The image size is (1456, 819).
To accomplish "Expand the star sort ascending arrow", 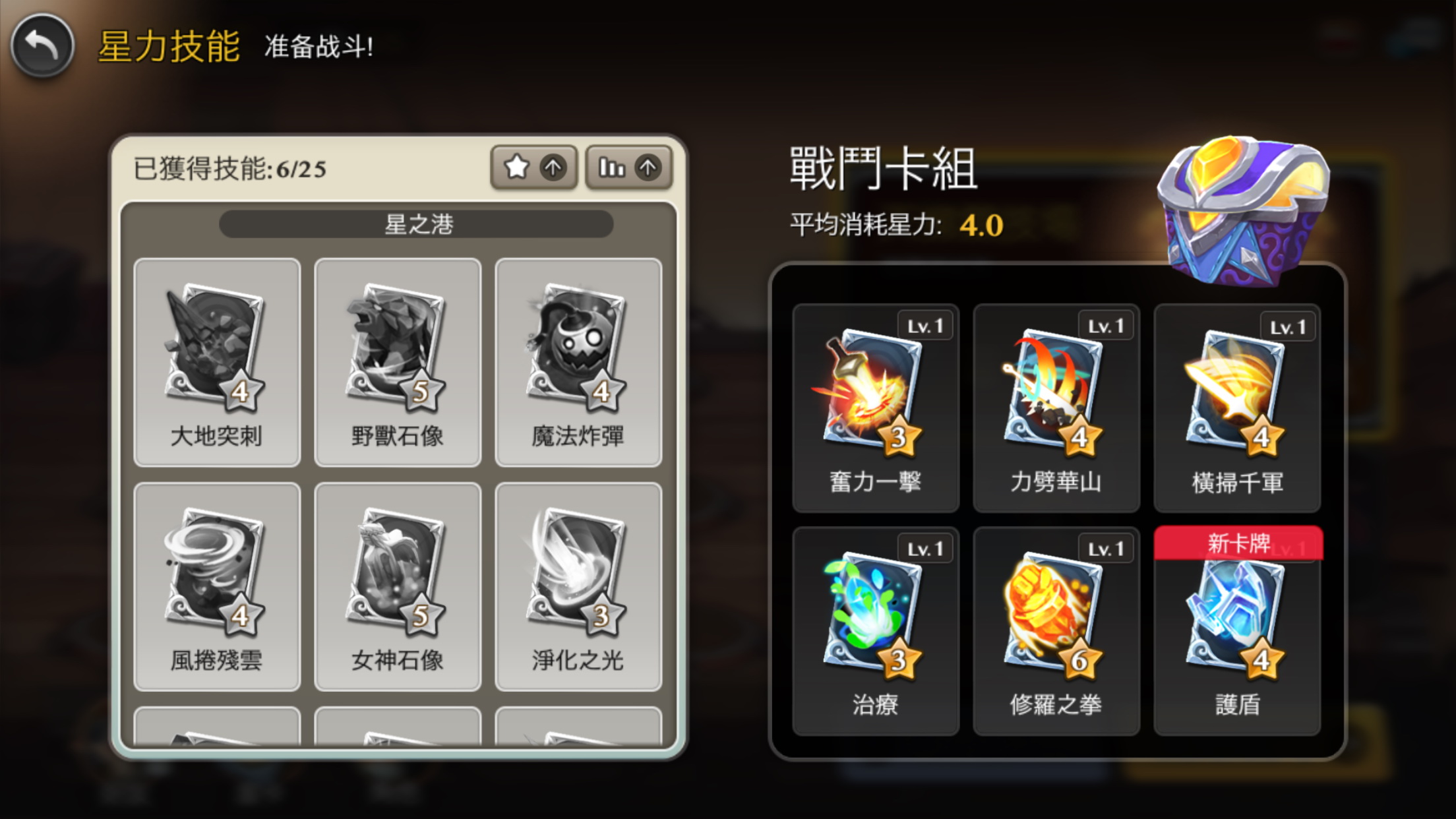I will (554, 167).
